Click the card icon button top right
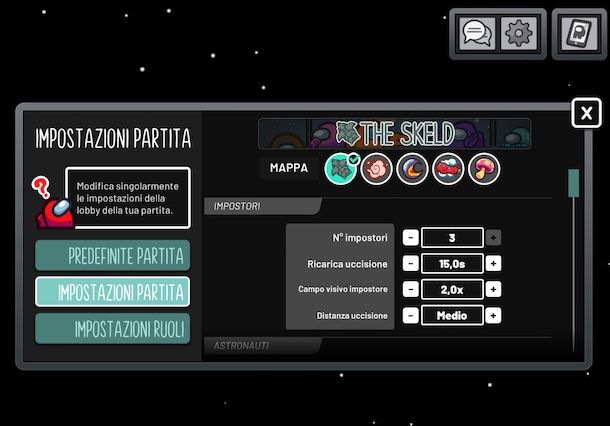This screenshot has width=610, height=426. click(x=577, y=34)
